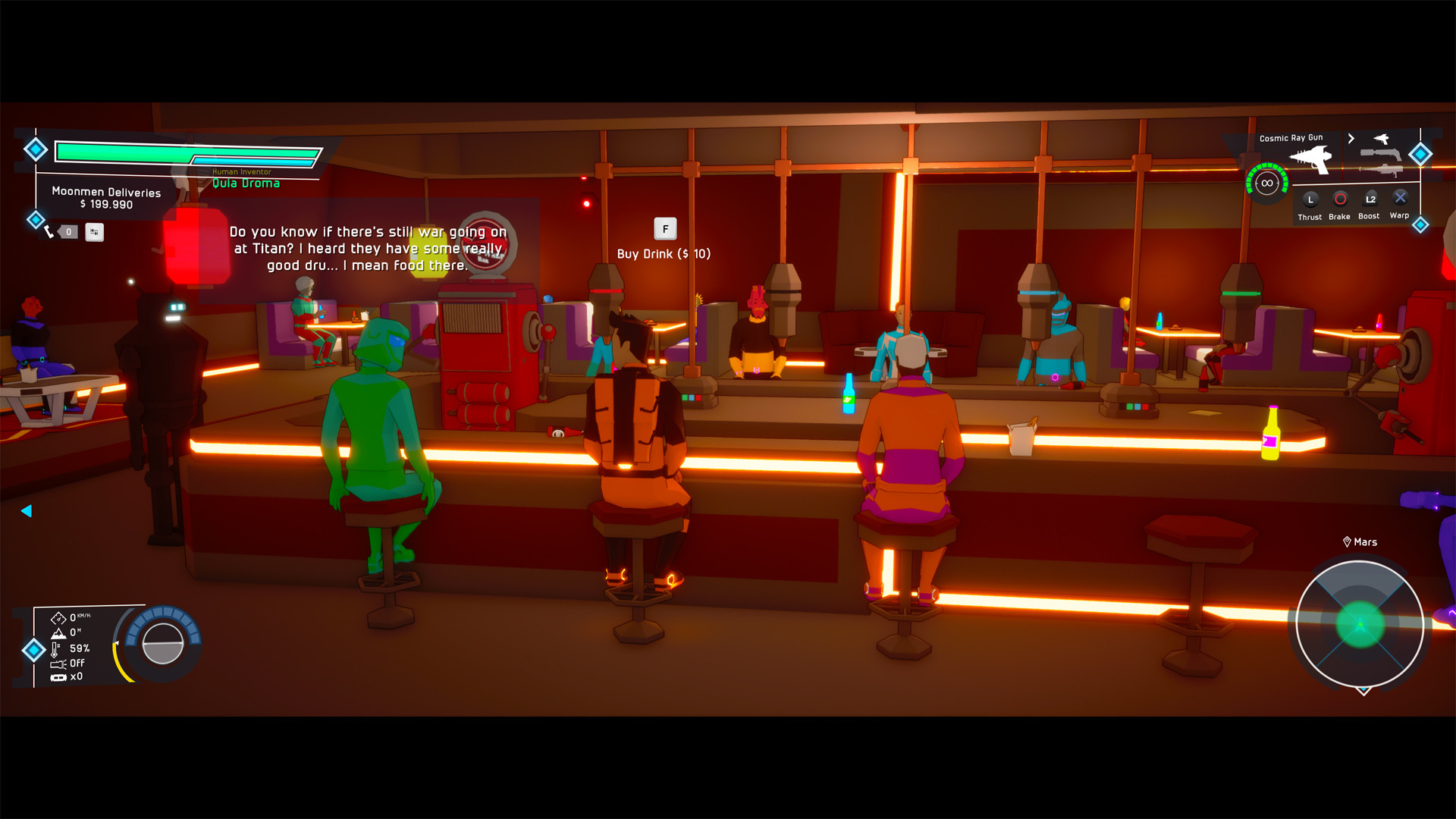
Task: Open the diamond marker above the weapon panel
Action: click(x=1419, y=153)
